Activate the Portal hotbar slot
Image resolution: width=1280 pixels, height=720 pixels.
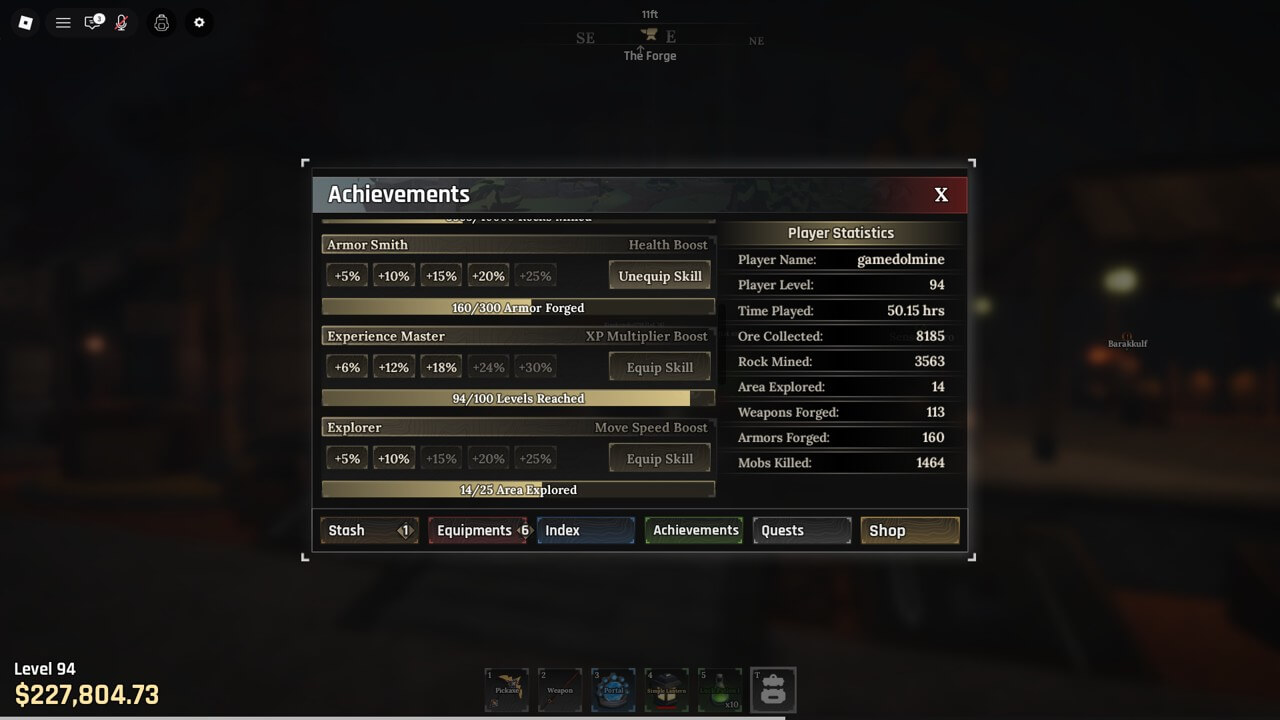coord(613,690)
